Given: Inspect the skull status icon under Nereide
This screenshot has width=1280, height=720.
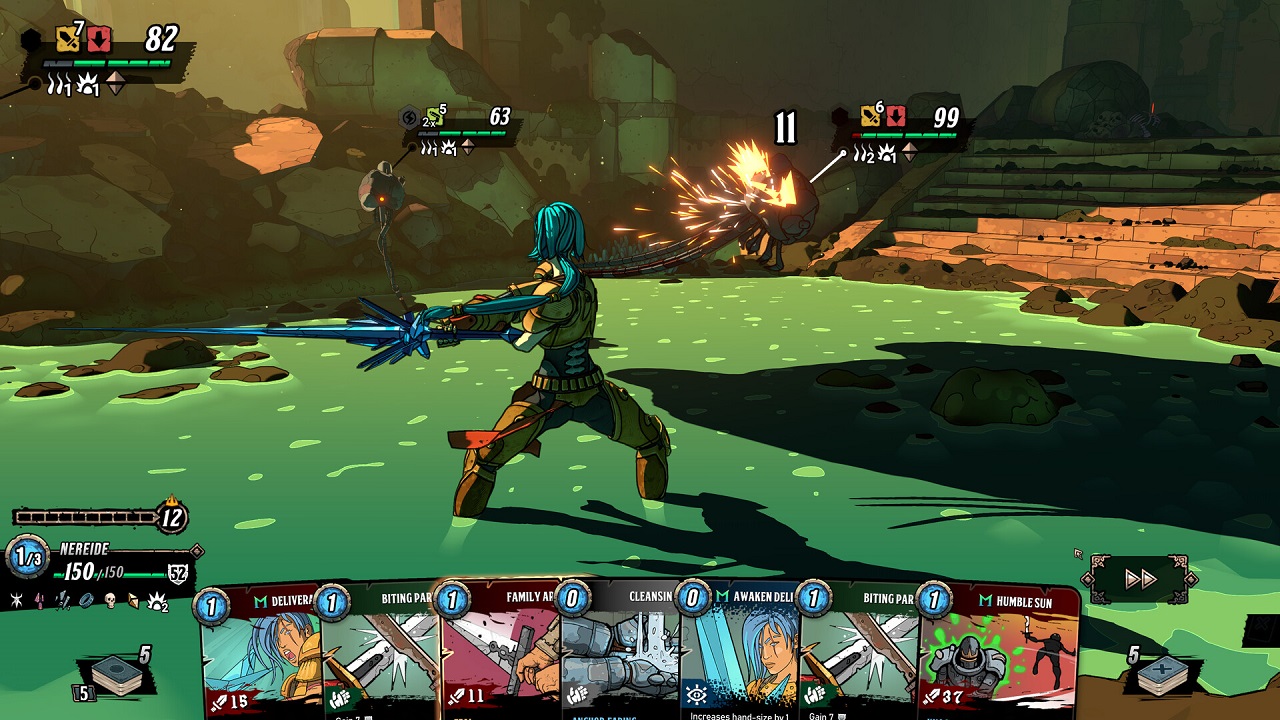Looking at the screenshot, I should click(x=110, y=600).
